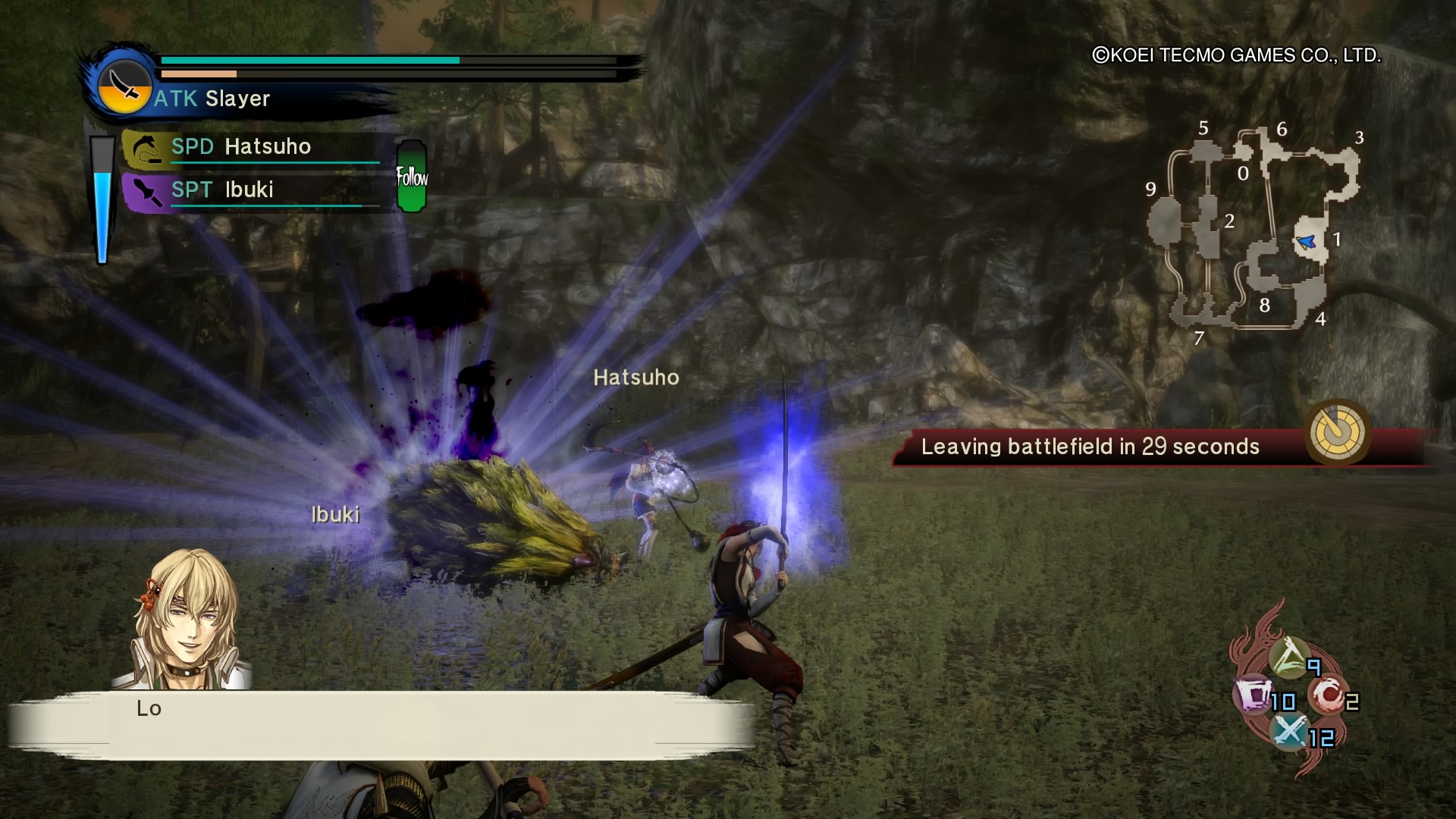Advance the dialogue box text
Viewport: 1456px width, 819px height.
[379, 725]
